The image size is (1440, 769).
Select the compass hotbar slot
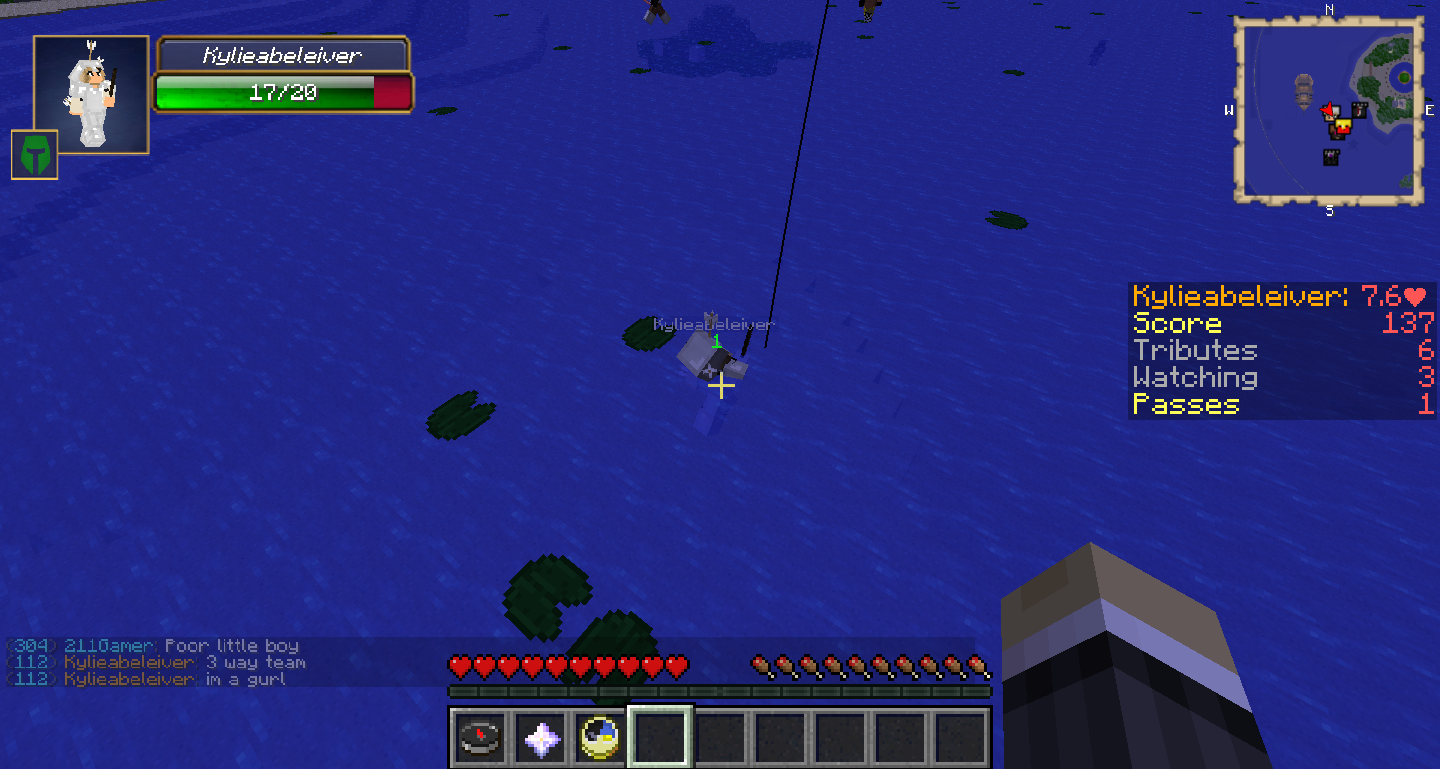point(479,738)
